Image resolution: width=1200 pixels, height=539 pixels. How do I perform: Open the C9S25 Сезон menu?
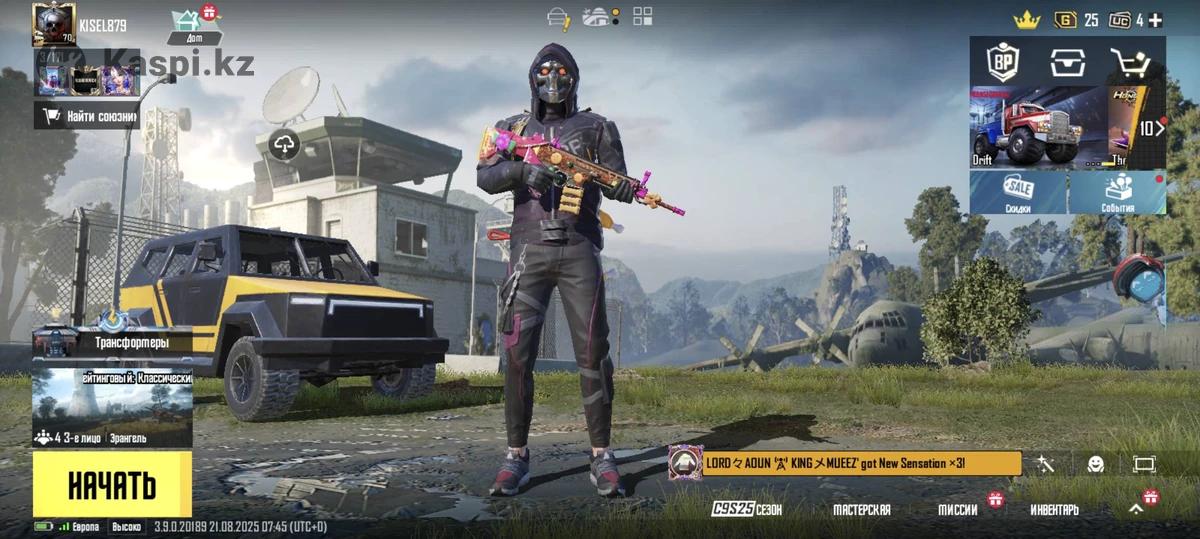(747, 510)
